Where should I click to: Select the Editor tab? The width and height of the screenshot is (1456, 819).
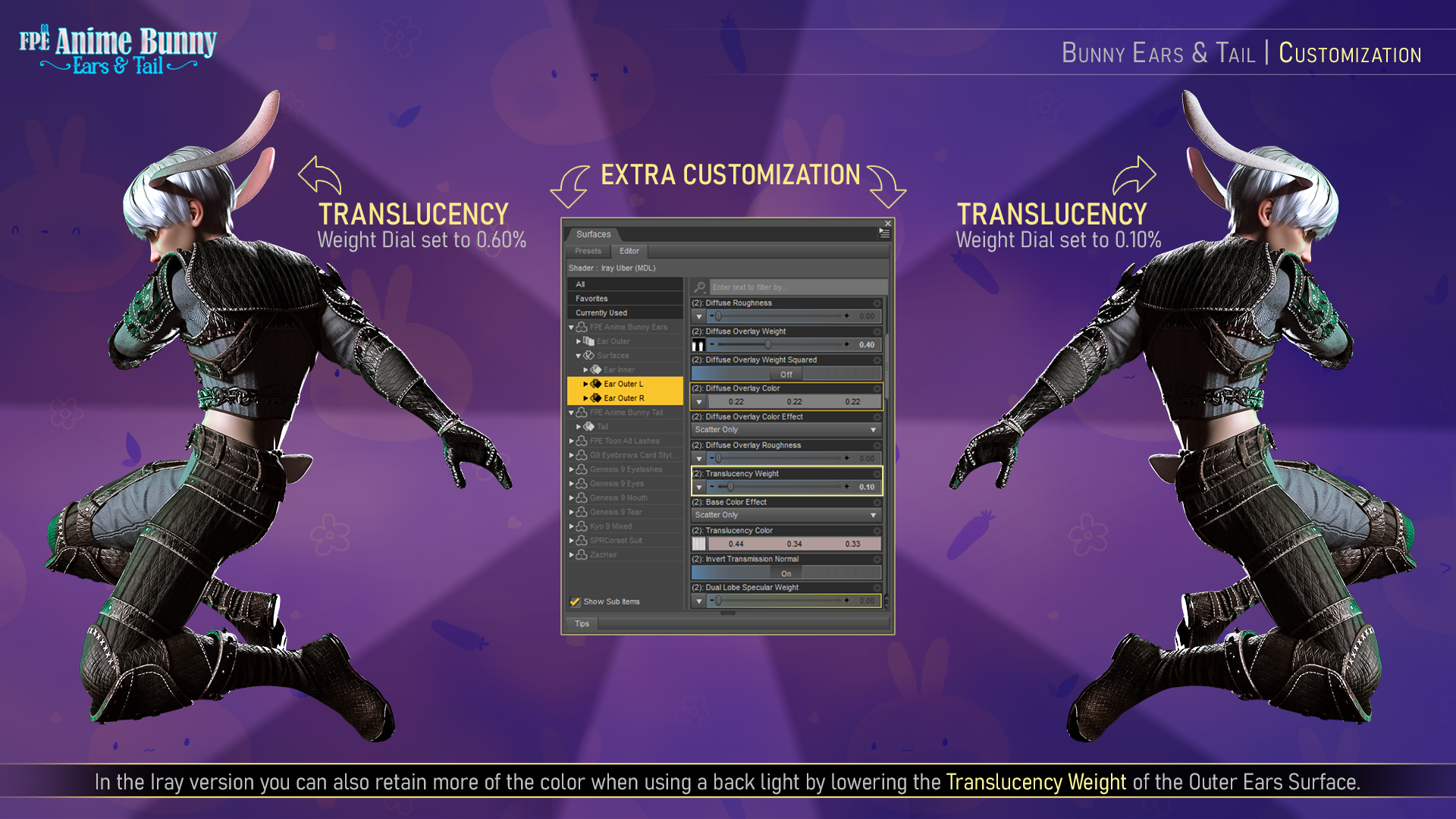(x=629, y=251)
